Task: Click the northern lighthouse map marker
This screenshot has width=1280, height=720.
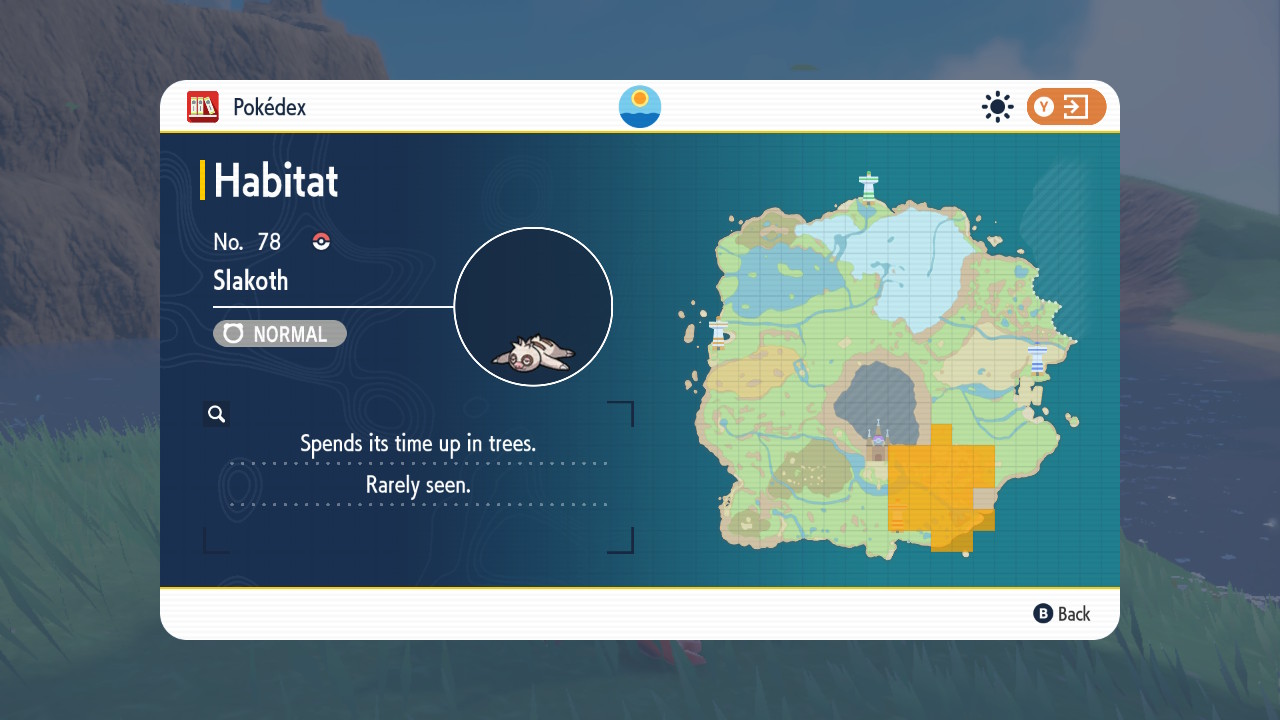Action: (x=869, y=185)
